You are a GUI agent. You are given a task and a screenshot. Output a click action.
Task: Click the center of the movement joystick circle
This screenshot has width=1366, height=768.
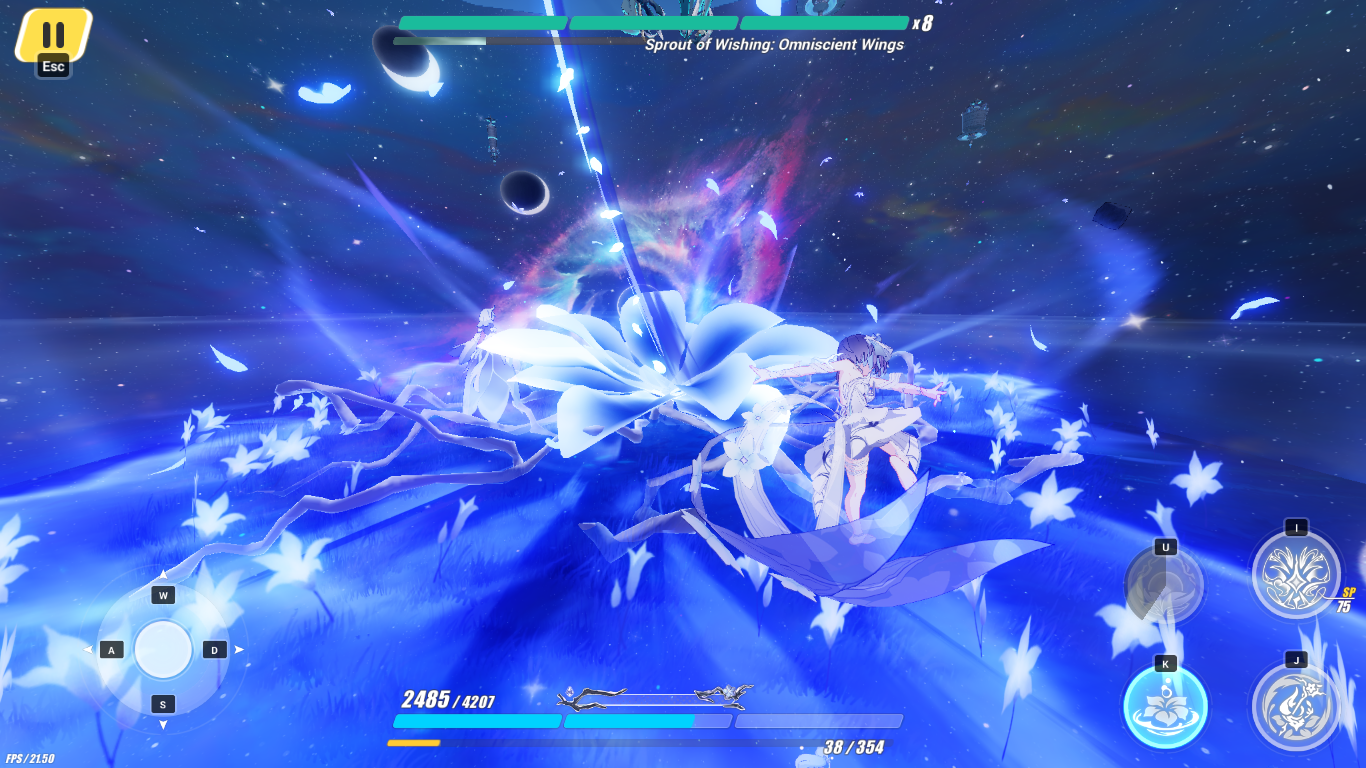tap(162, 650)
